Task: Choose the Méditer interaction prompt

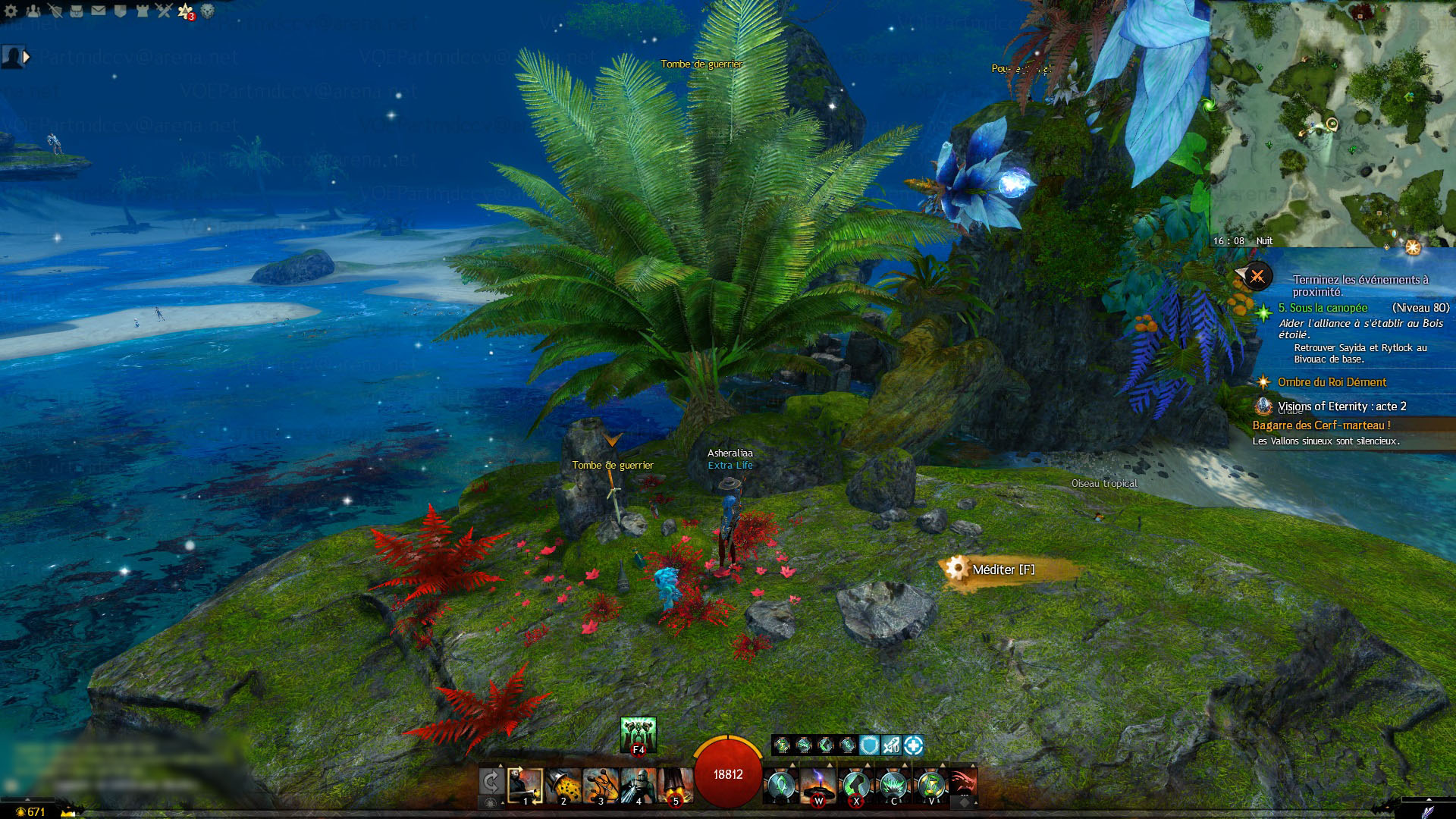Action: pos(1003,570)
